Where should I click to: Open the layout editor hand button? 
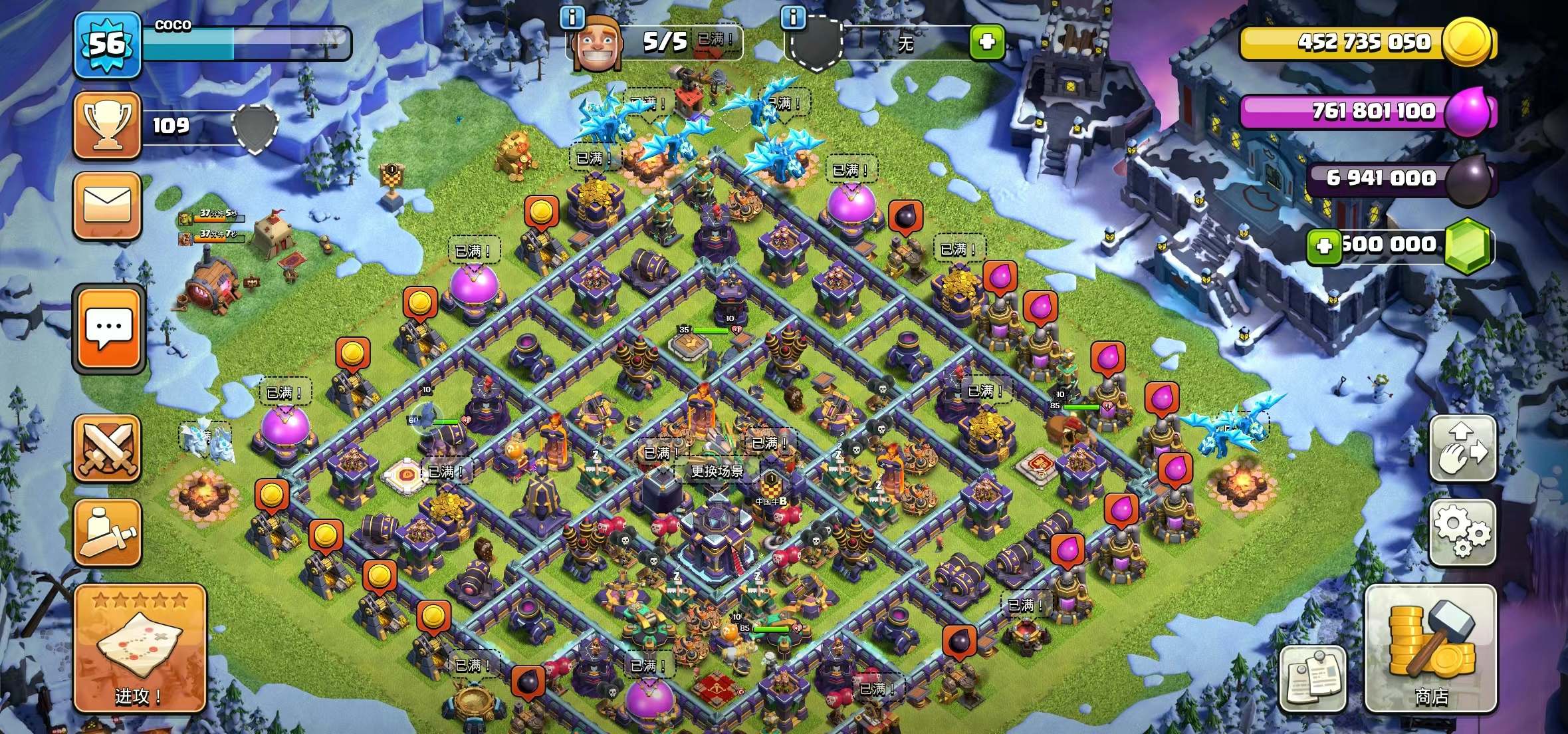pos(1462,449)
